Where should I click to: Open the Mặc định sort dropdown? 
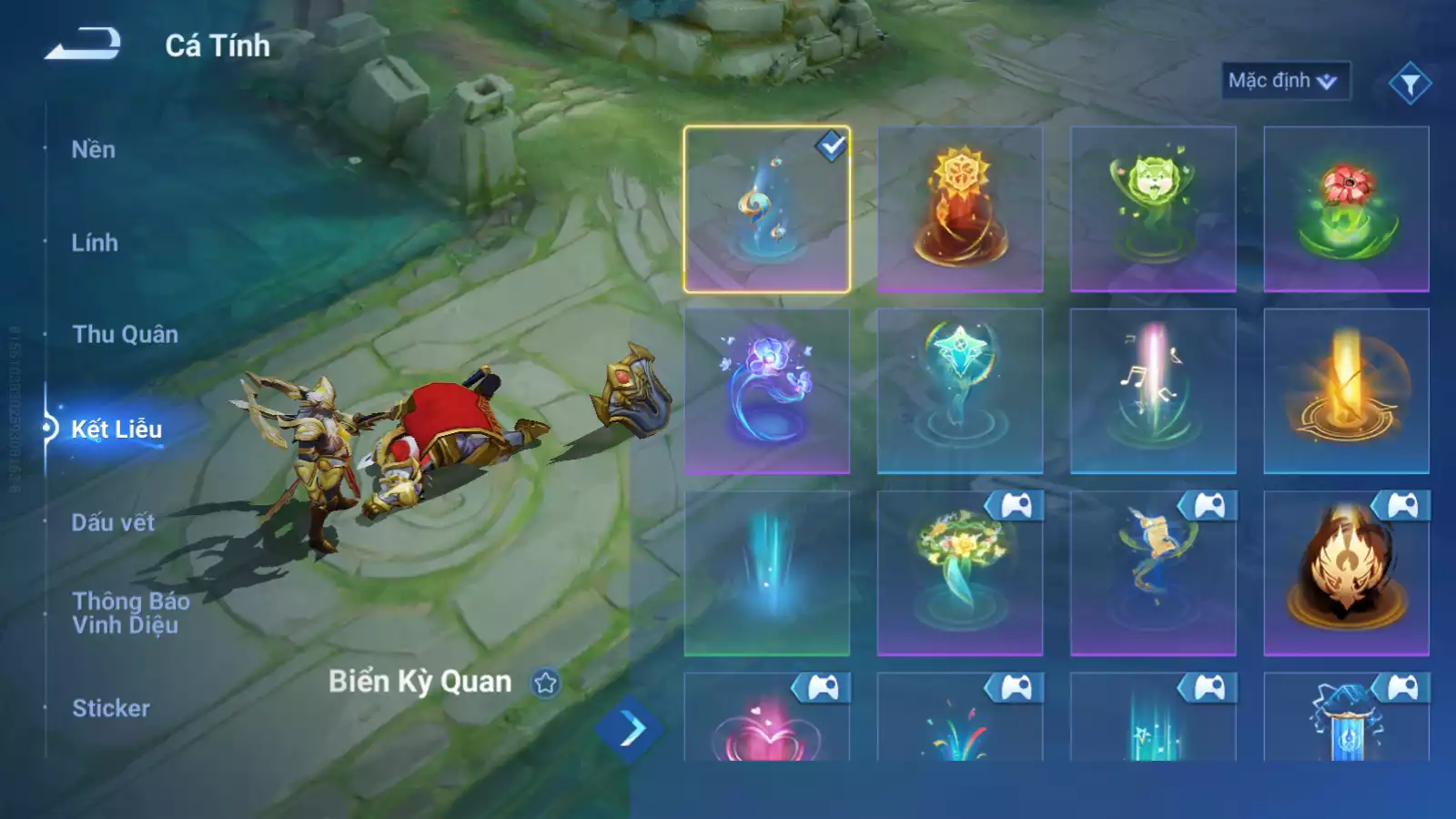click(1284, 81)
